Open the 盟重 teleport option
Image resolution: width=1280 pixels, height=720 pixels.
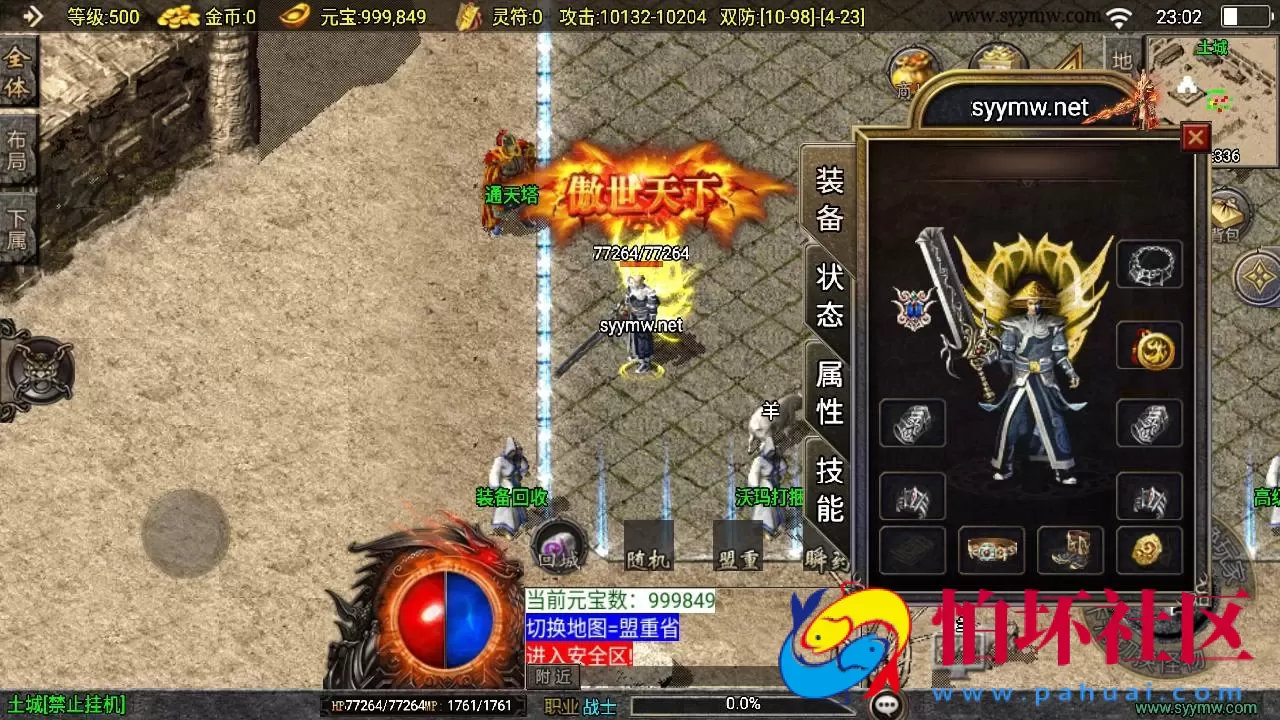click(x=738, y=560)
